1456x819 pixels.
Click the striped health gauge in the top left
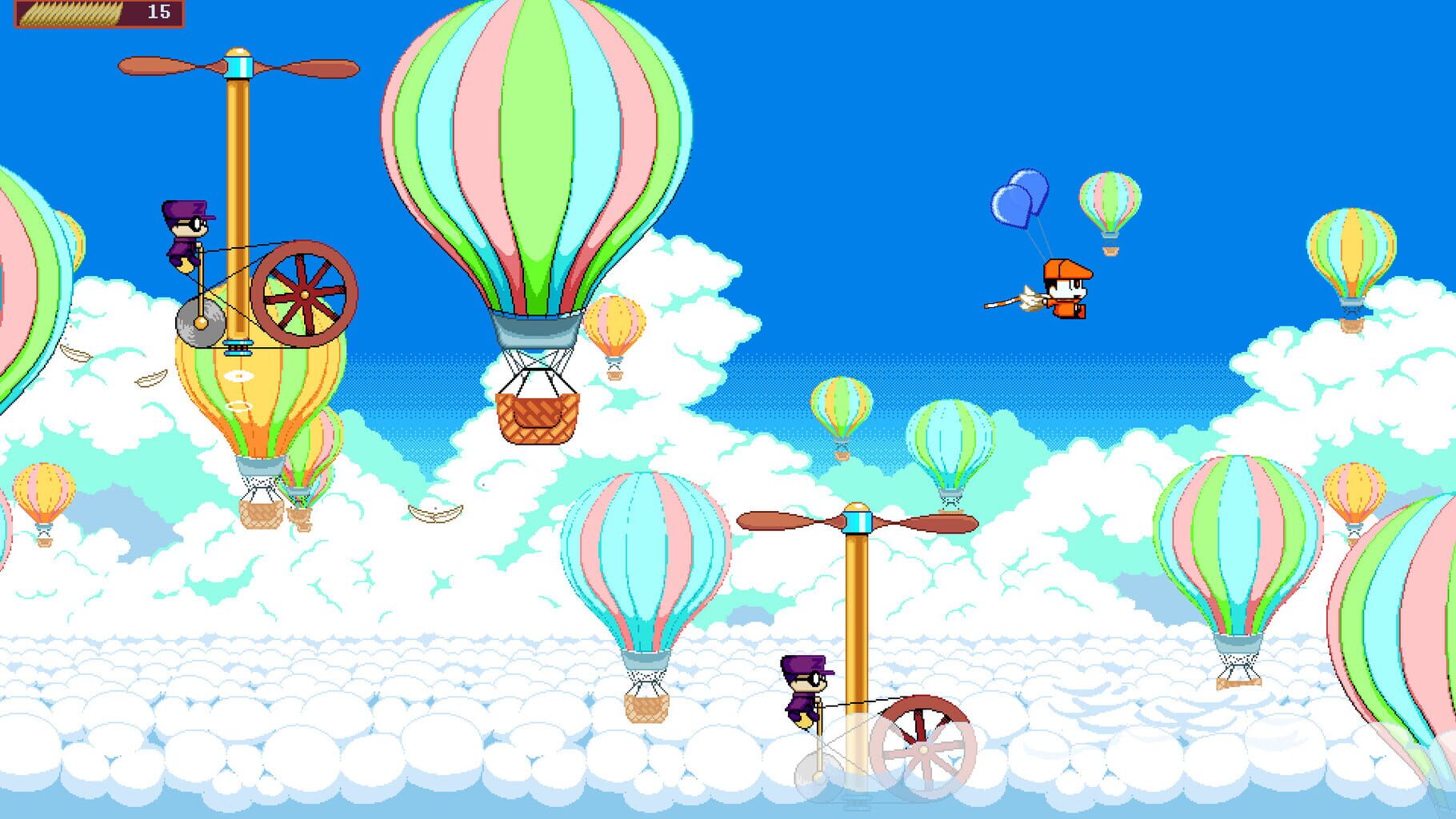(70, 13)
